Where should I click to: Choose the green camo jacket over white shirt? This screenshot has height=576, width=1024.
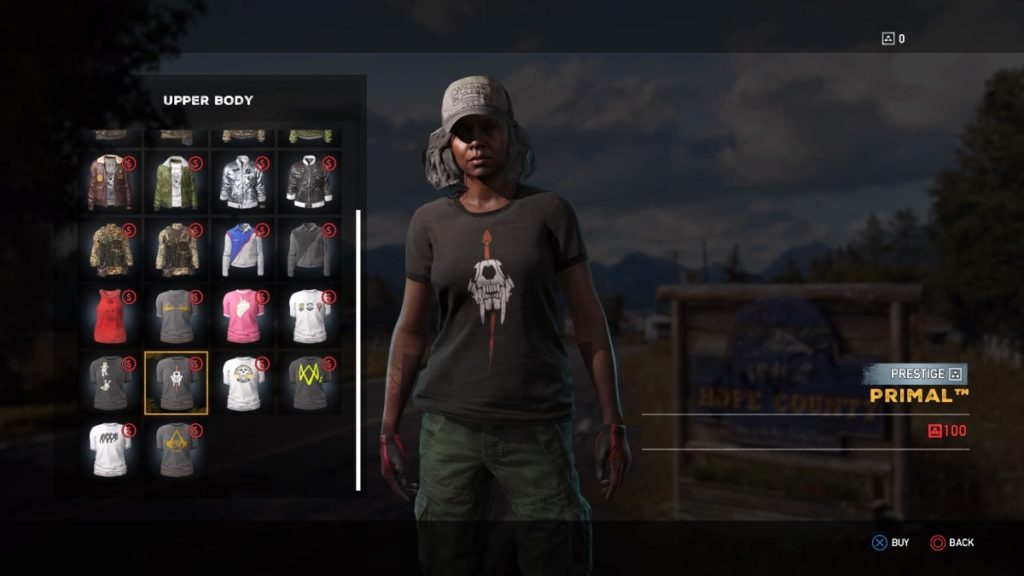[x=176, y=182]
